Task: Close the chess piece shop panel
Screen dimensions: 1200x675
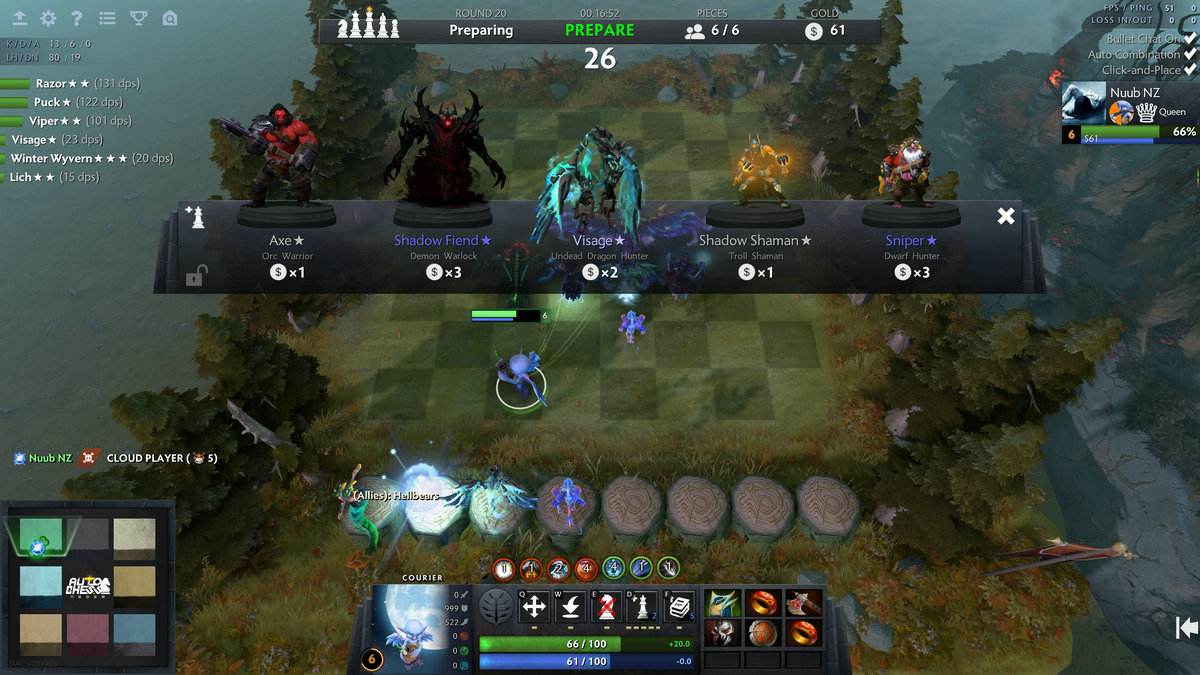Action: (x=1006, y=216)
